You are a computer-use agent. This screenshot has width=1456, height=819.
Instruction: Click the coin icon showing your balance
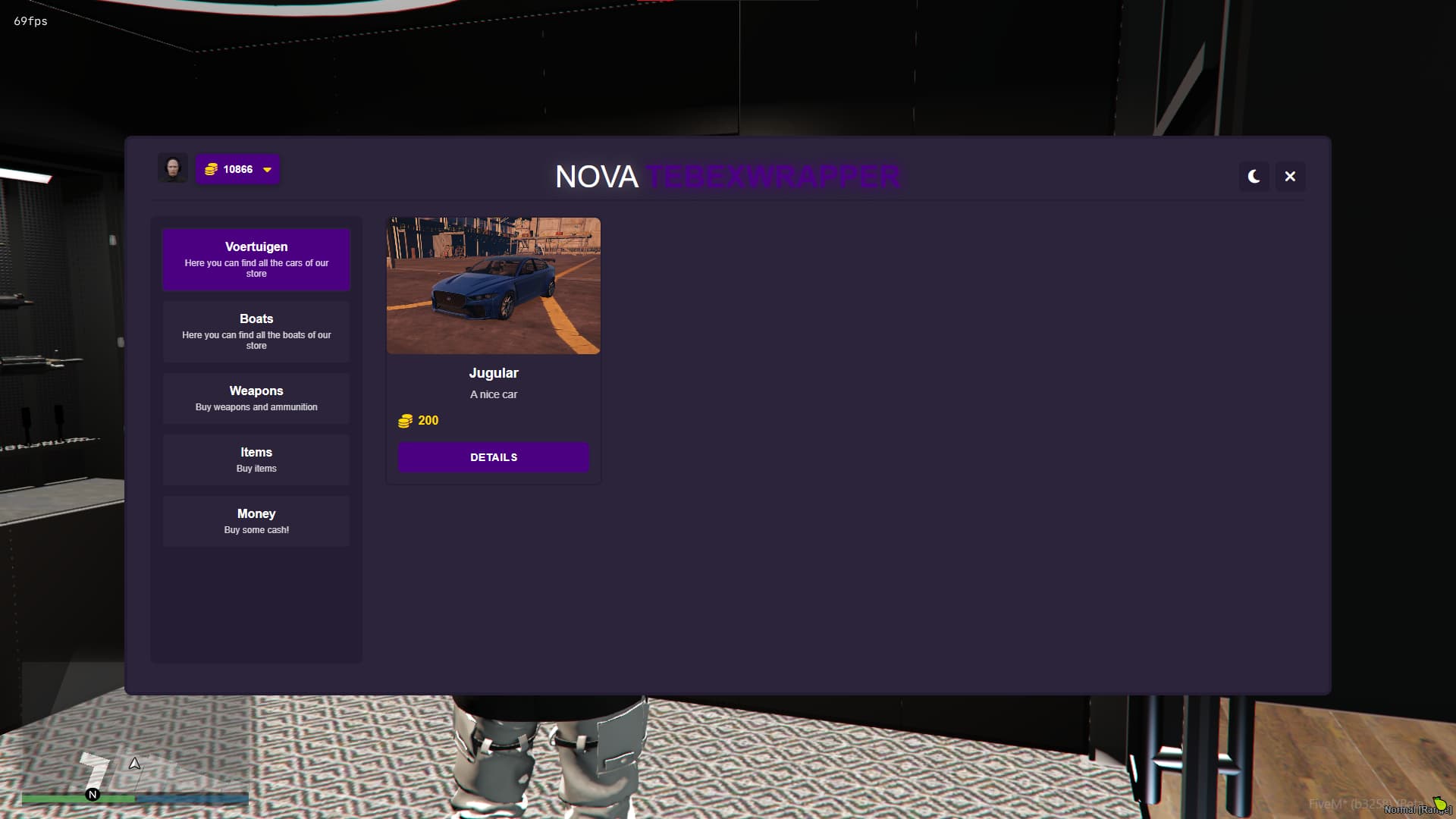(x=211, y=169)
